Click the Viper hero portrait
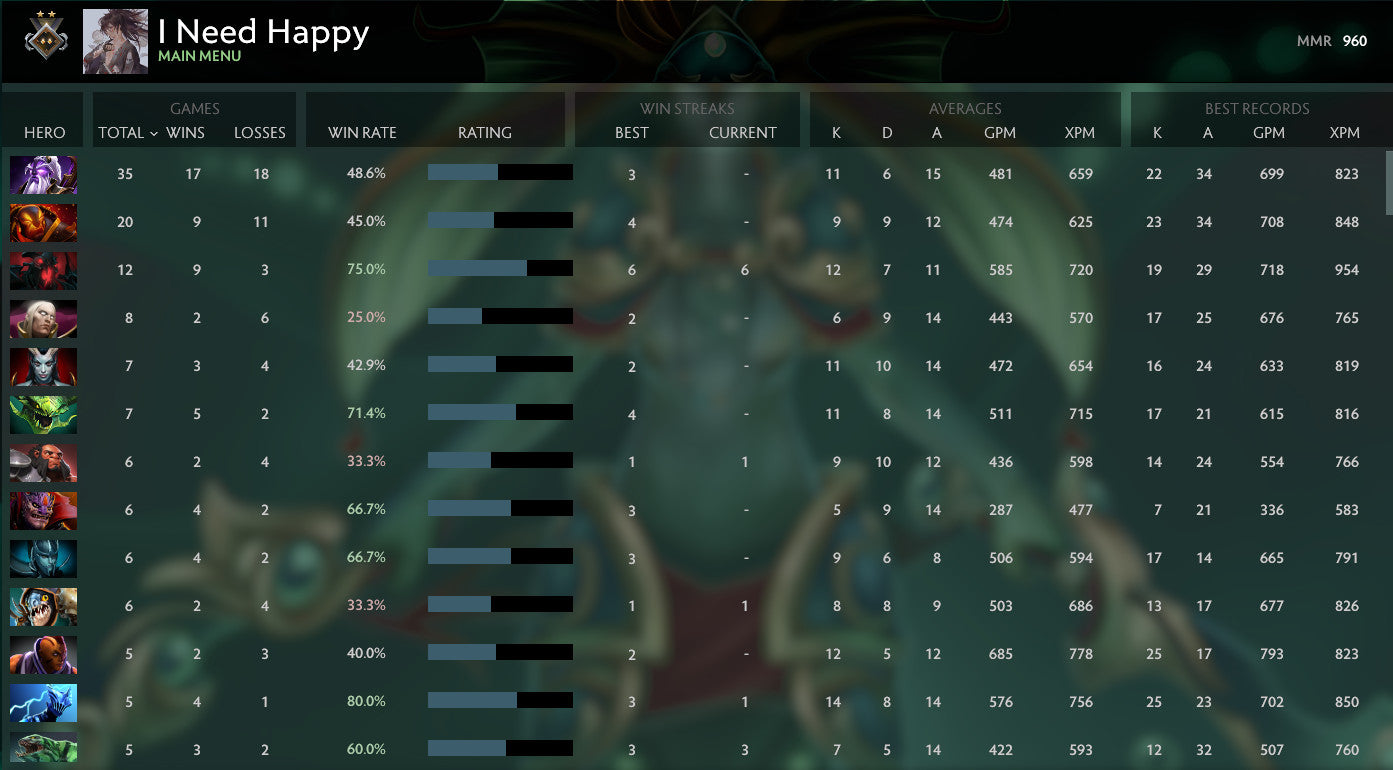 coord(43,413)
